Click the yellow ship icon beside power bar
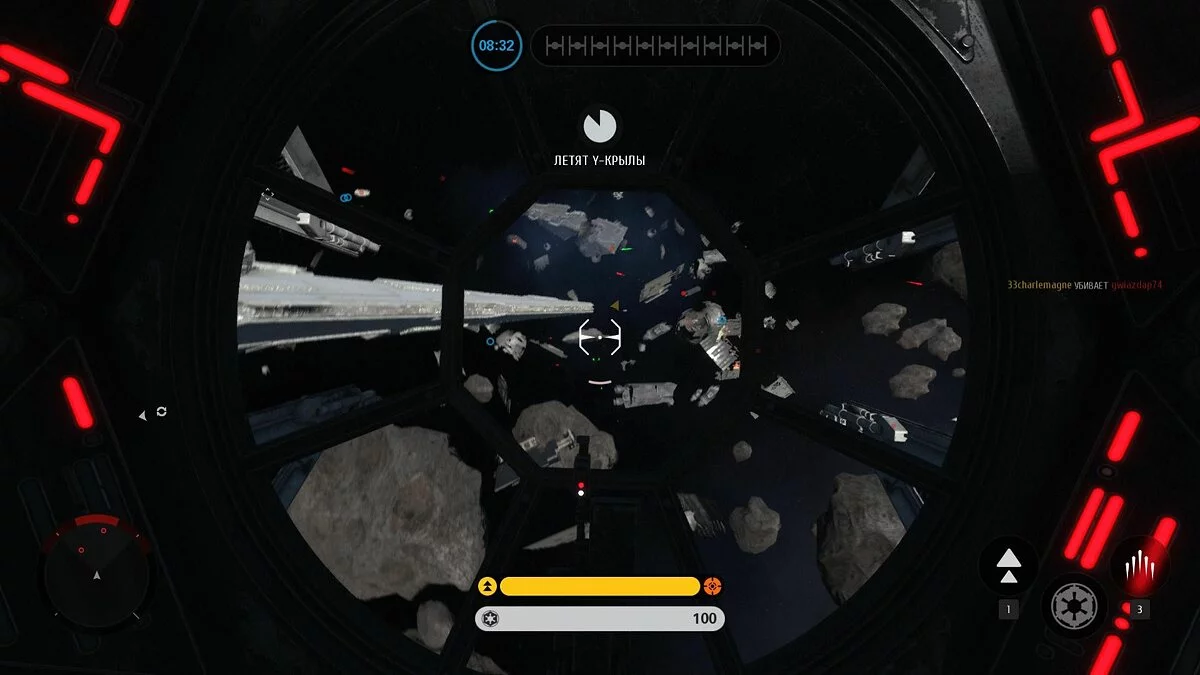The height and width of the screenshot is (675, 1200). tap(487, 586)
